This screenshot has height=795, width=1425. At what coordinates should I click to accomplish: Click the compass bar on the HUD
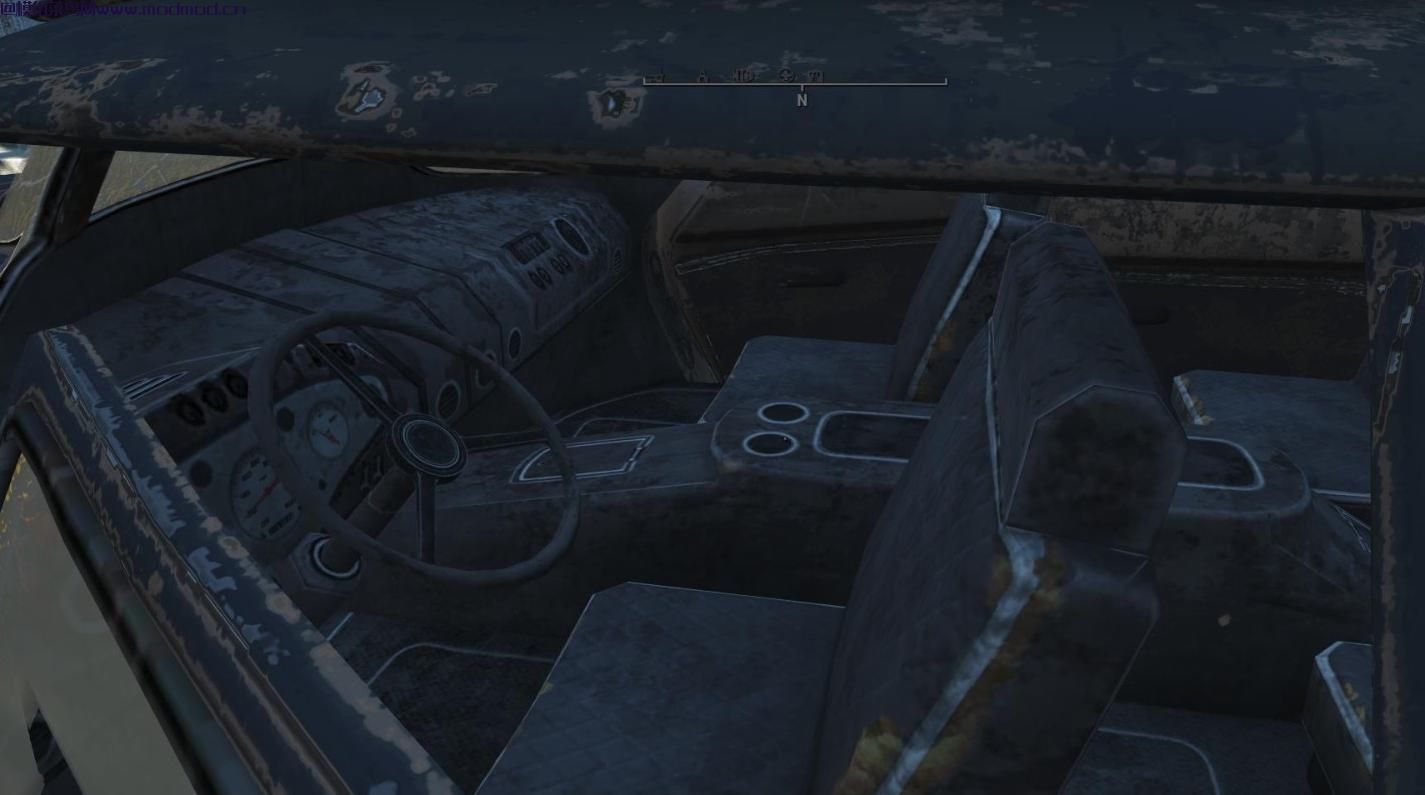795,79
